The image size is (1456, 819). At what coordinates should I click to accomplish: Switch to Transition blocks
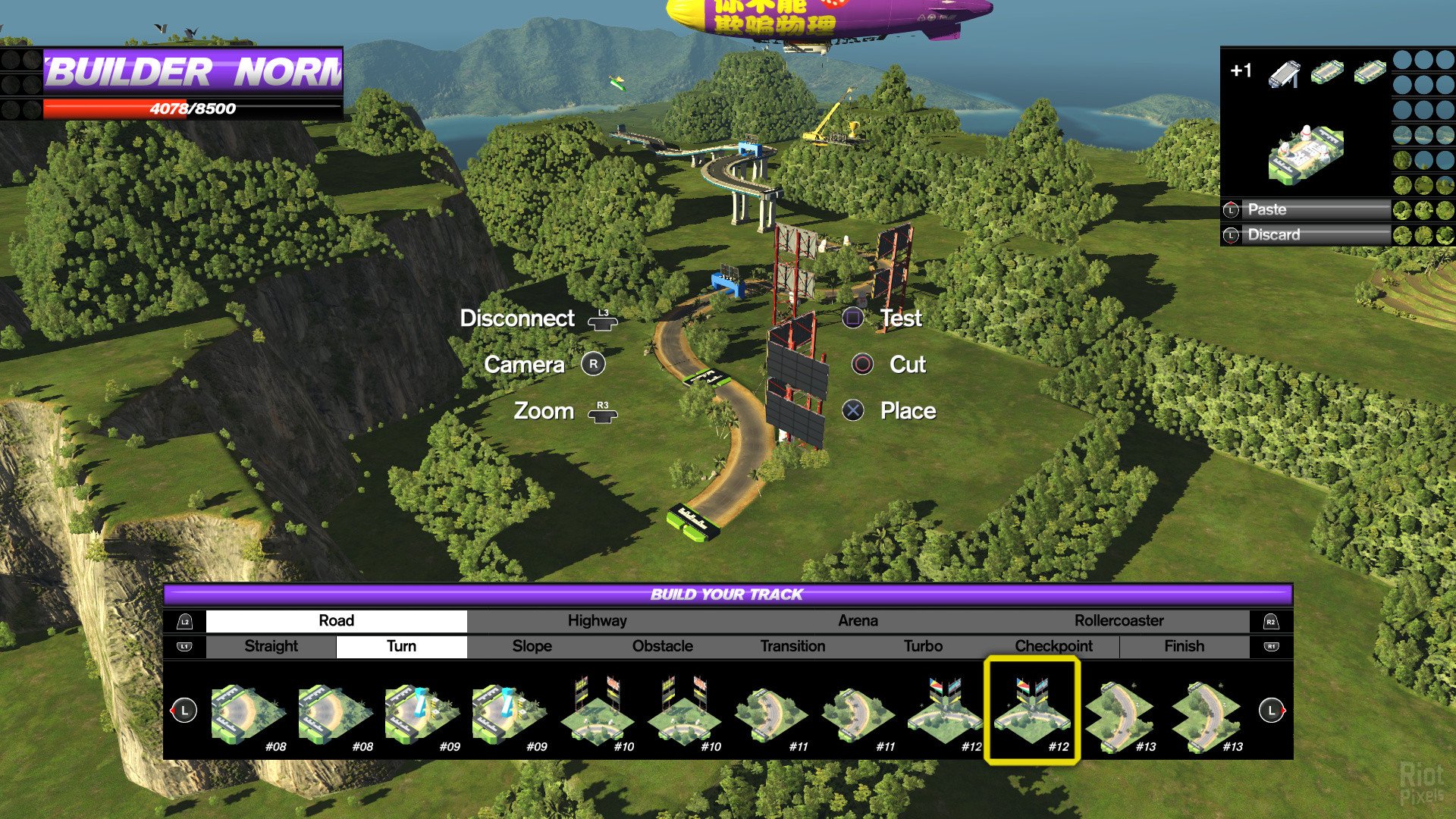coord(792,646)
